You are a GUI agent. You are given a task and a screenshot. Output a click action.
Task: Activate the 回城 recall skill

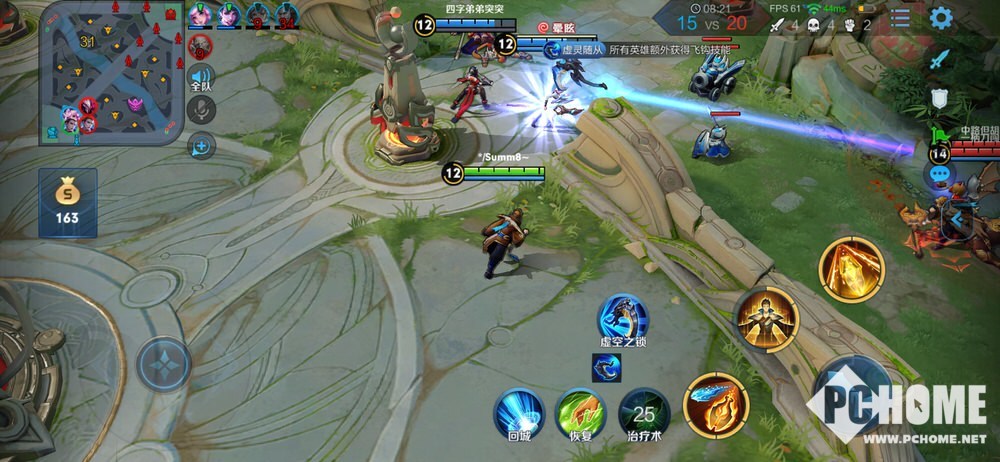tap(519, 413)
